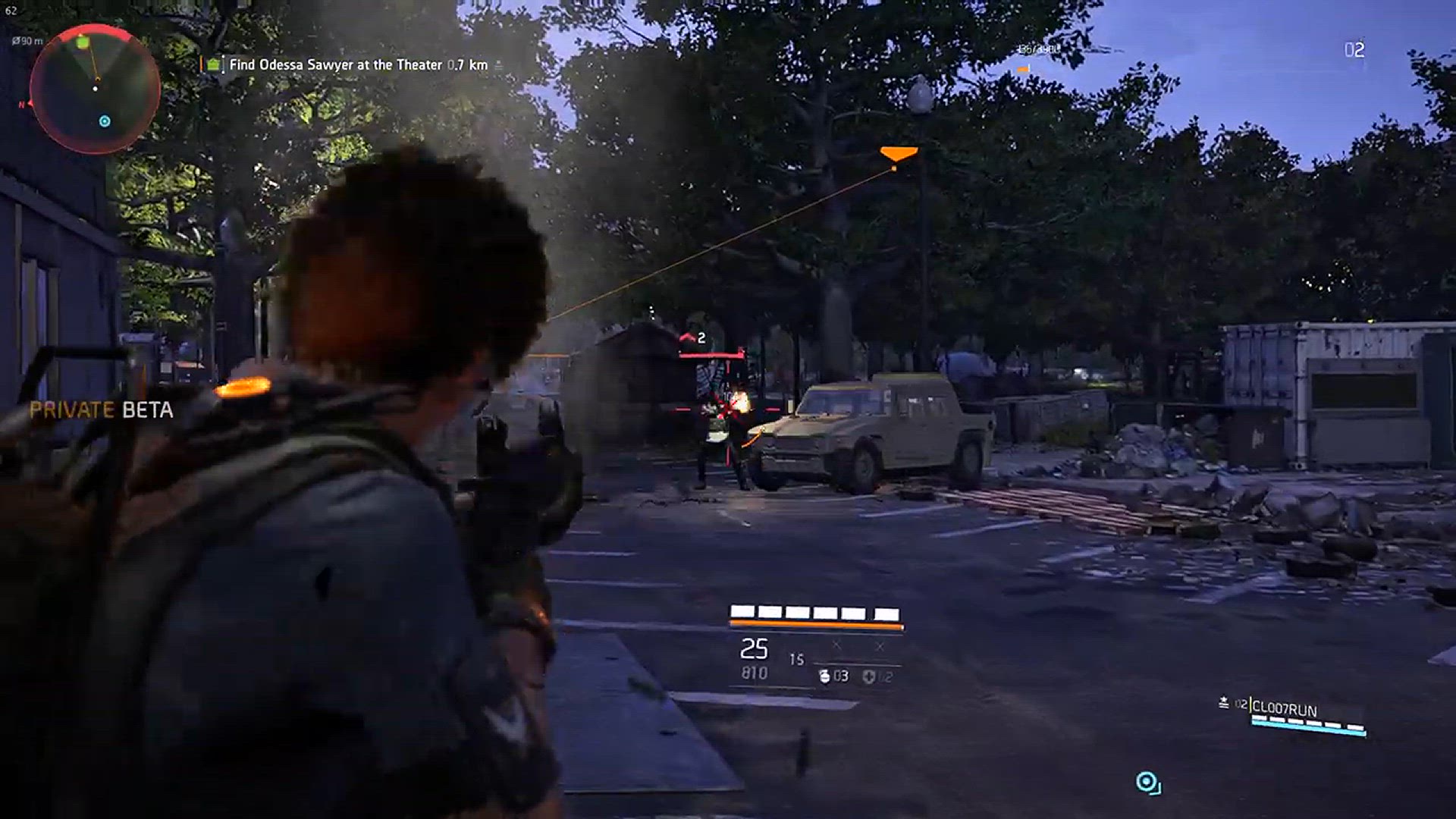Select the Find Odessa Sawyer objective tracker
The height and width of the screenshot is (819, 1456).
point(357,65)
